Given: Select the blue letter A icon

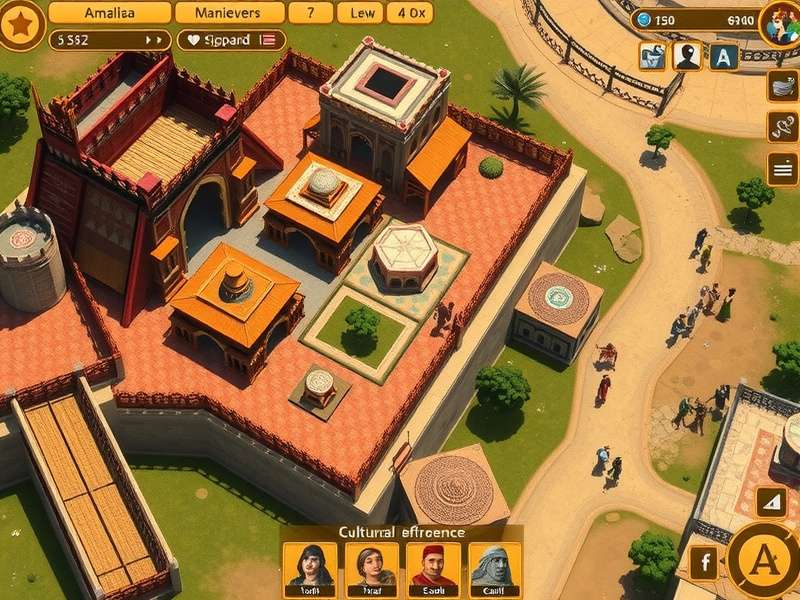Looking at the screenshot, I should (x=724, y=57).
